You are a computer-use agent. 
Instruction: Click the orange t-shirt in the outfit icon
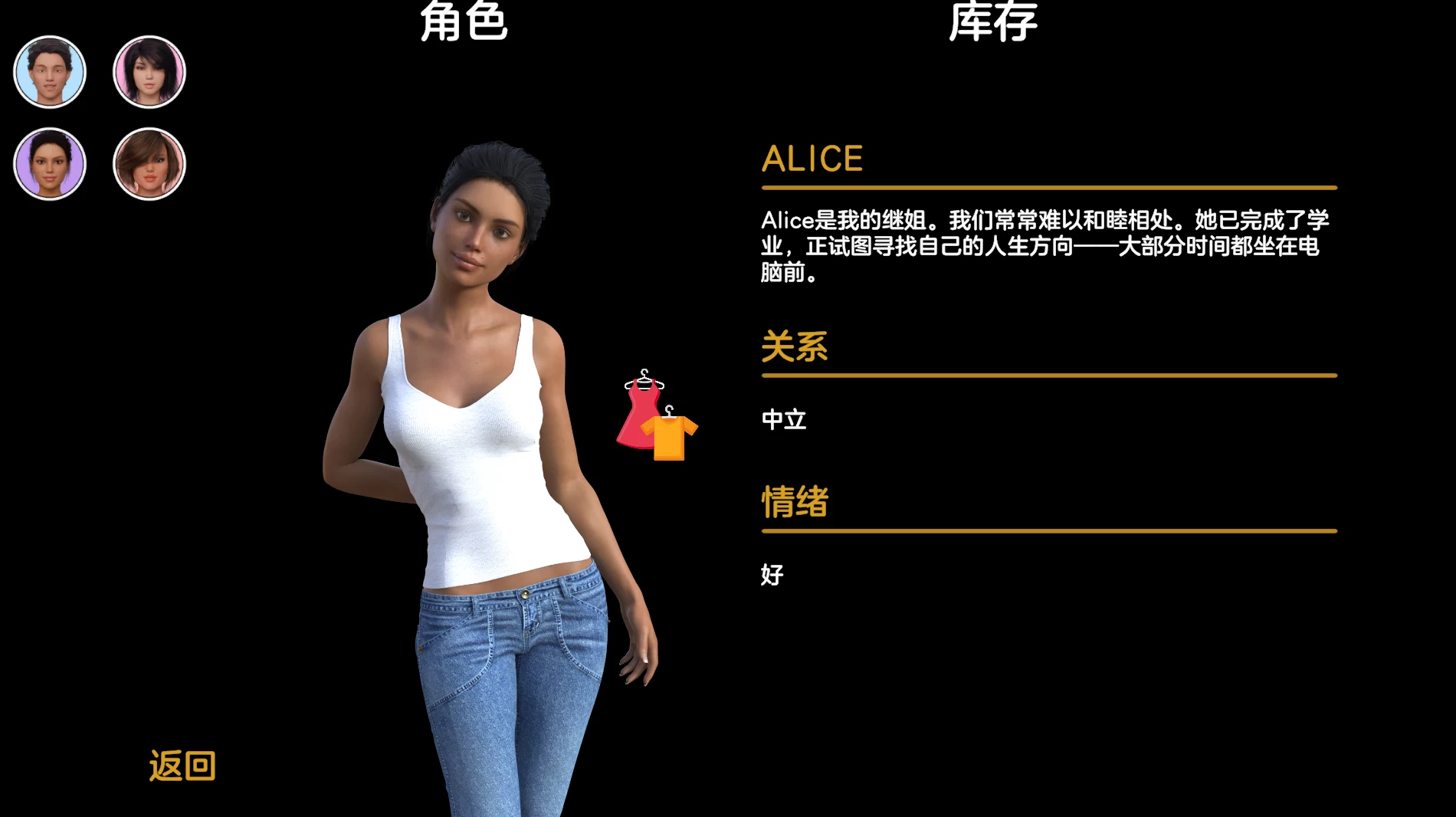pyautogui.click(x=669, y=437)
